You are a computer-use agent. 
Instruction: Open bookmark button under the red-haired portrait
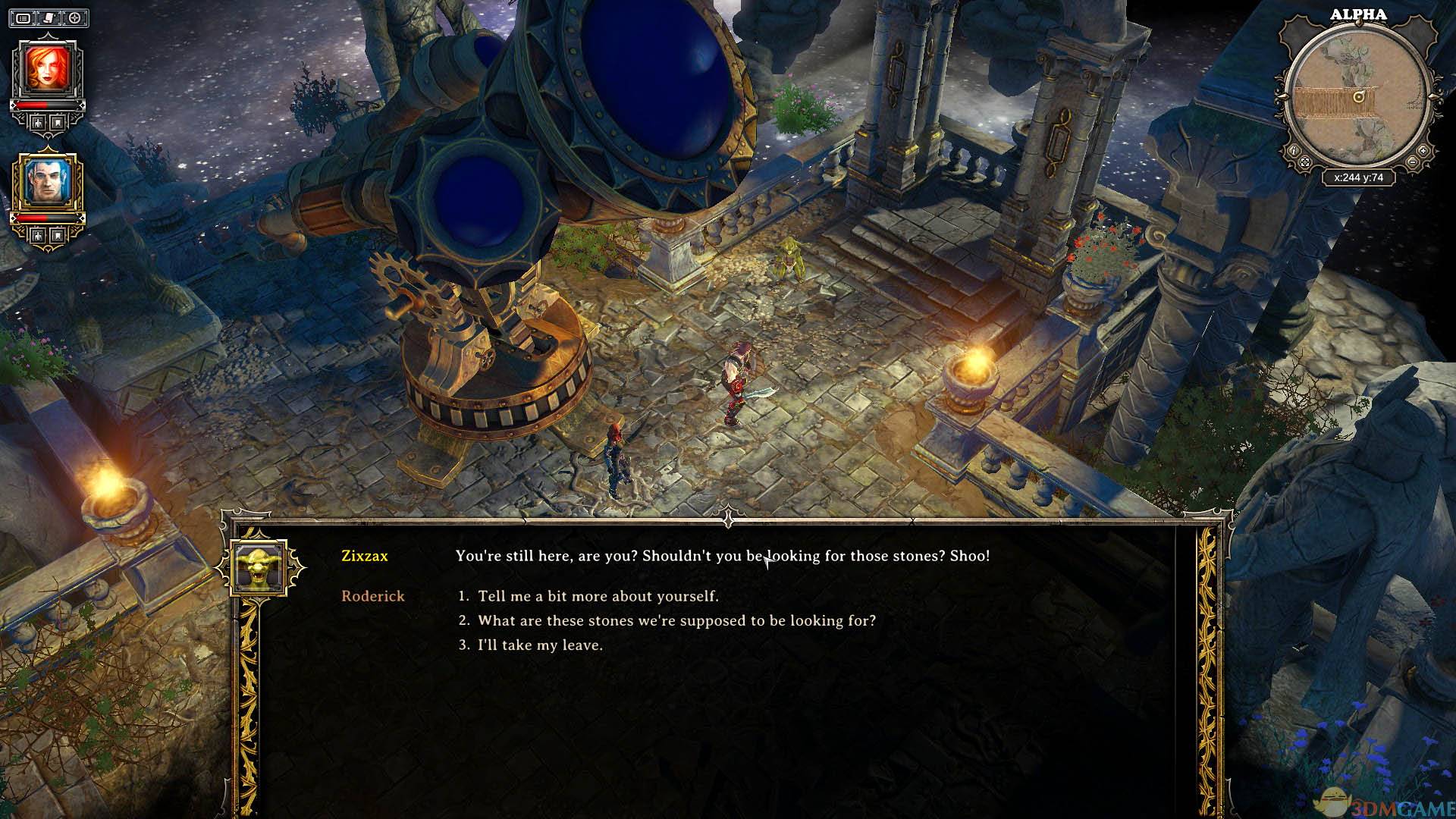(x=58, y=122)
